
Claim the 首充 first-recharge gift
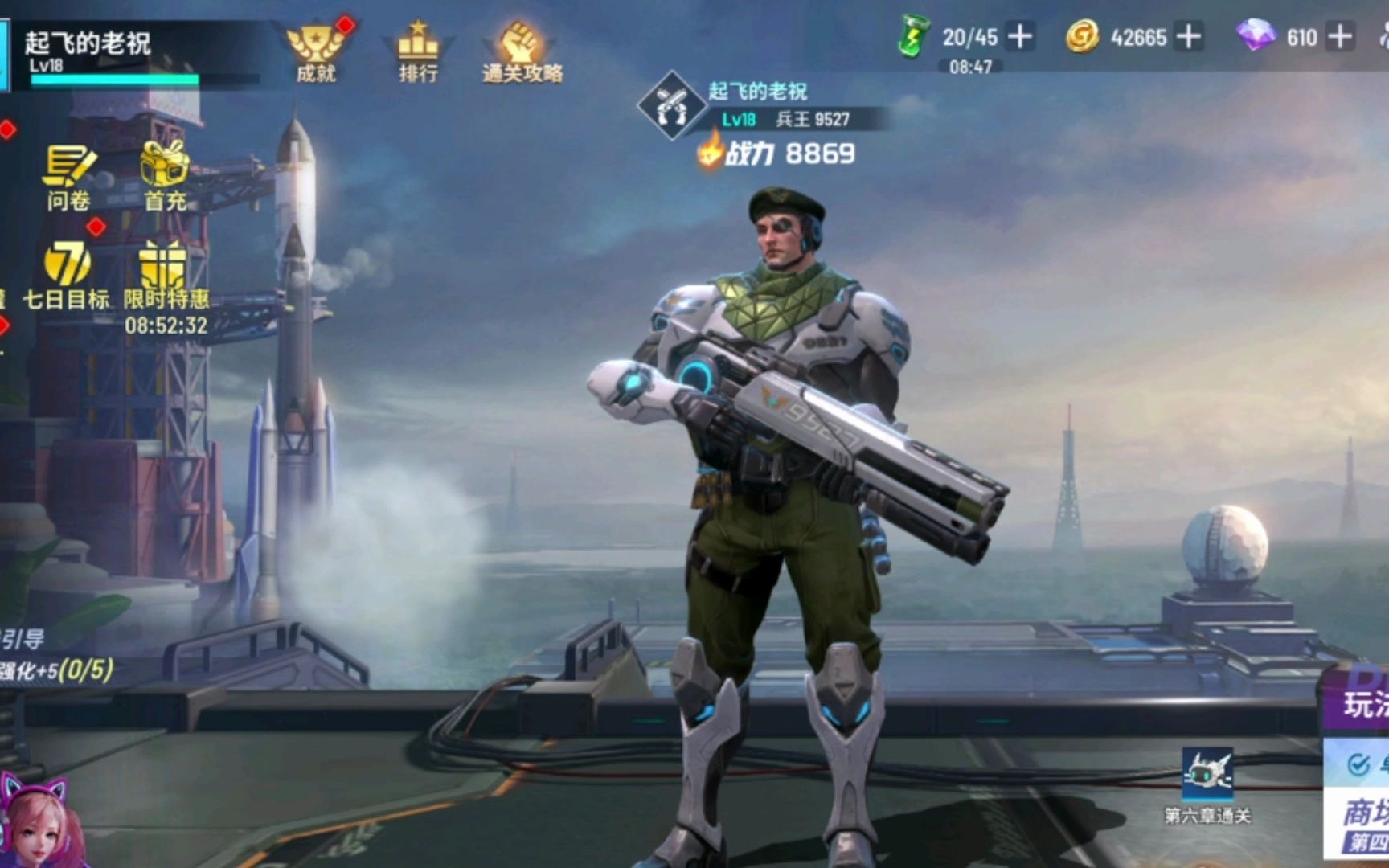(x=165, y=175)
